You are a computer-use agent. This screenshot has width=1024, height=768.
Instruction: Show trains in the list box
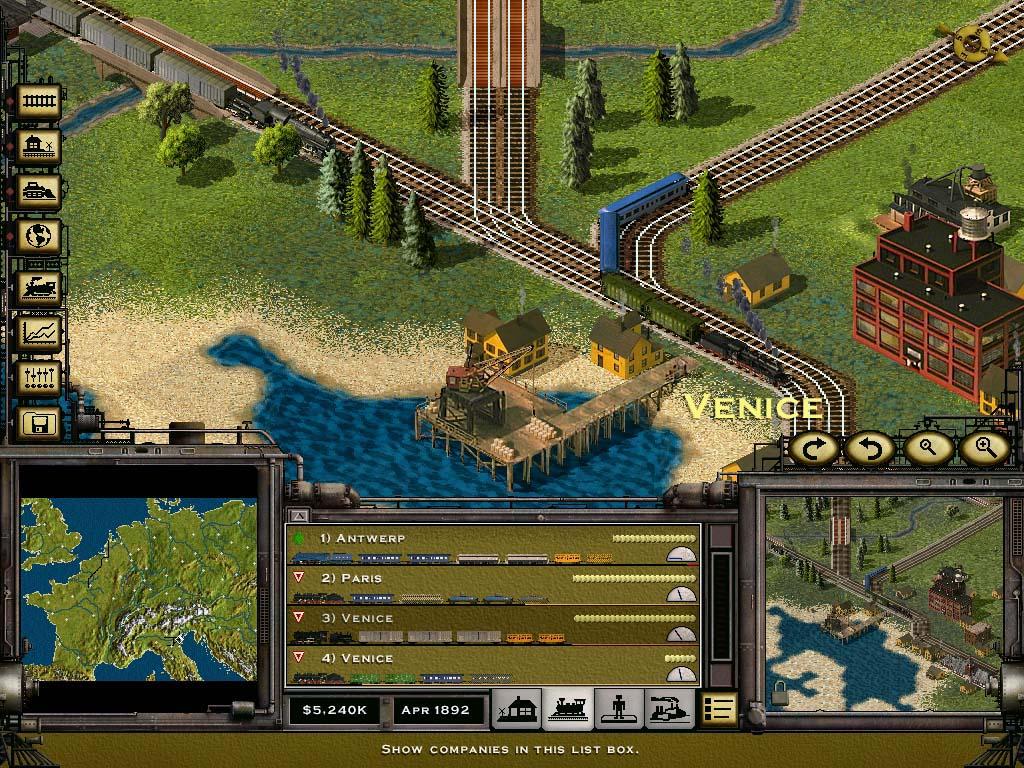[x=568, y=709]
